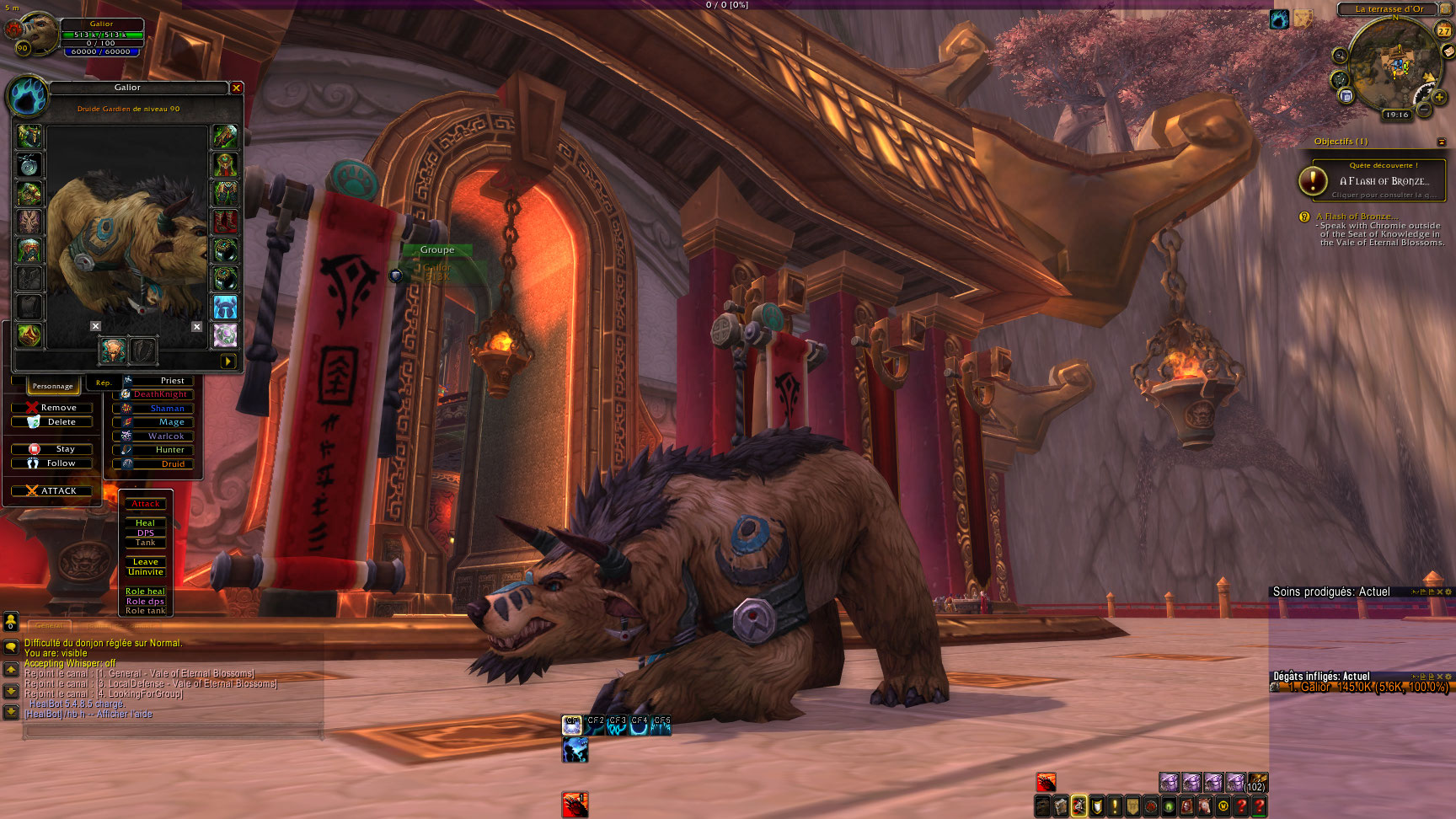This screenshot has height=819, width=1456.
Task: Pick the Hunter class button
Action: tap(155, 450)
